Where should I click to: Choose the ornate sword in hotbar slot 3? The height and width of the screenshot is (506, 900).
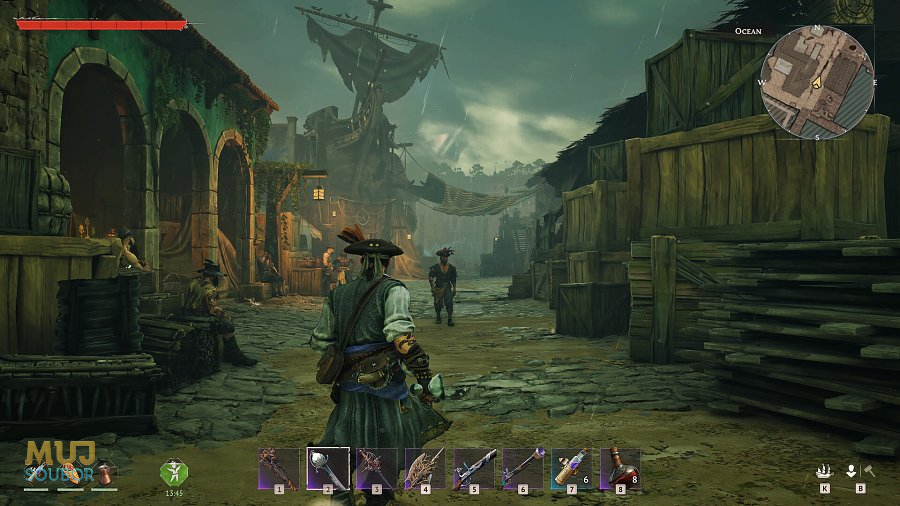point(376,467)
